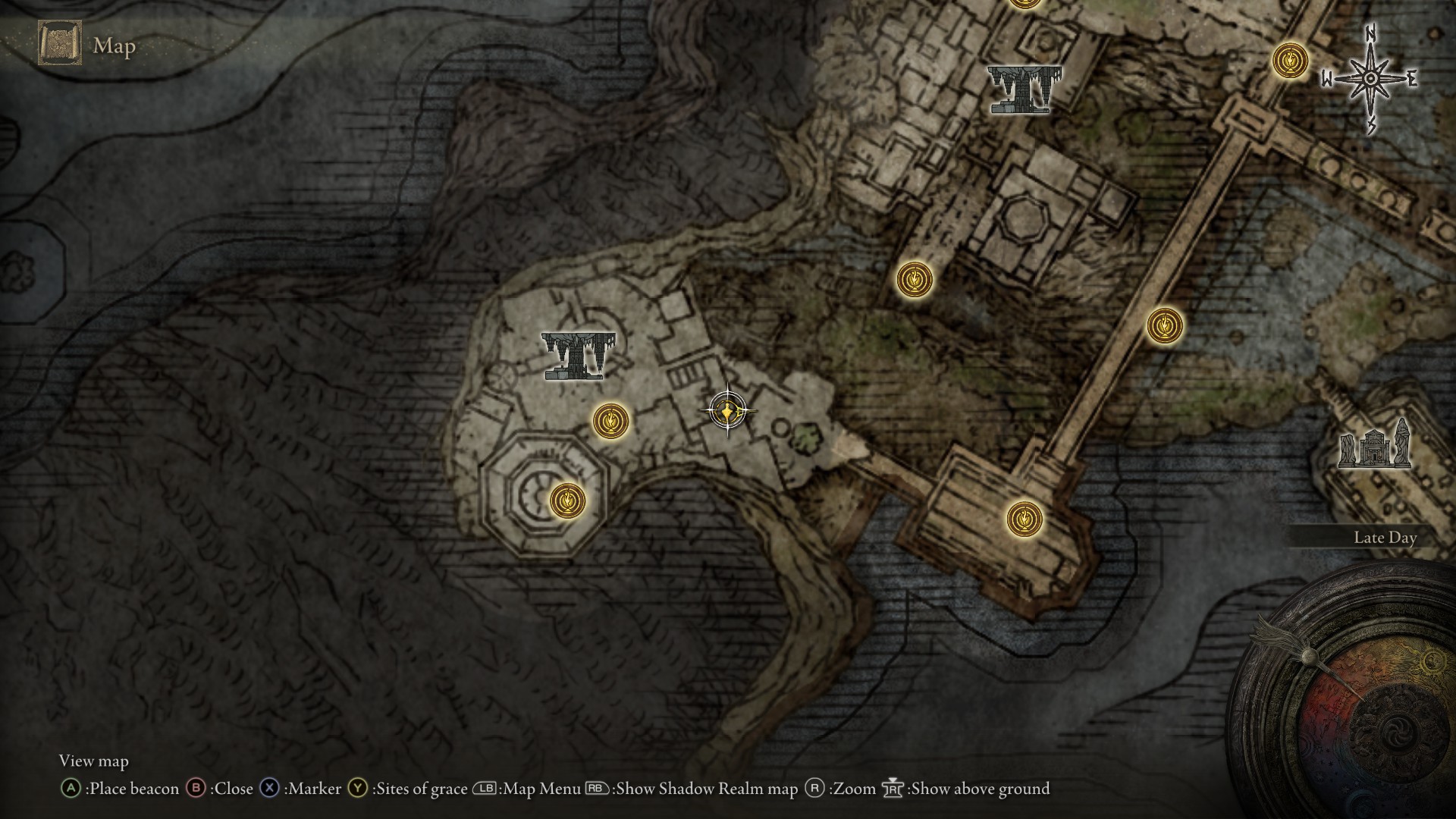This screenshot has height=819, width=1456.
Task: Select the cave dungeon icon in the upper ruins
Action: pos(1024,89)
